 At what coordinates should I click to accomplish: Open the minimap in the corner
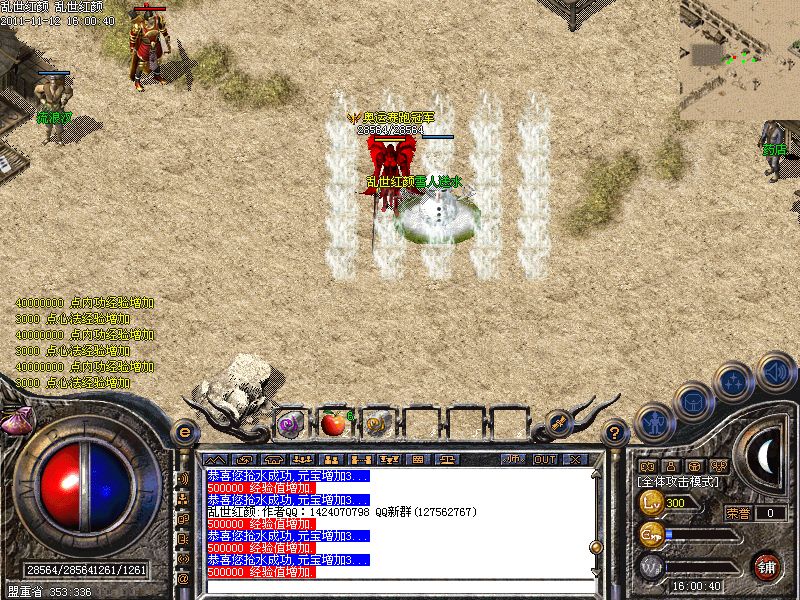click(739, 60)
